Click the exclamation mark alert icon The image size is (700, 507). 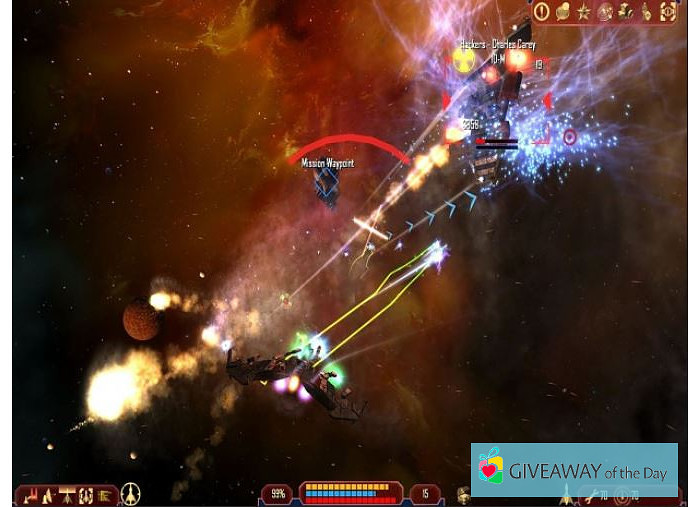[x=542, y=12]
